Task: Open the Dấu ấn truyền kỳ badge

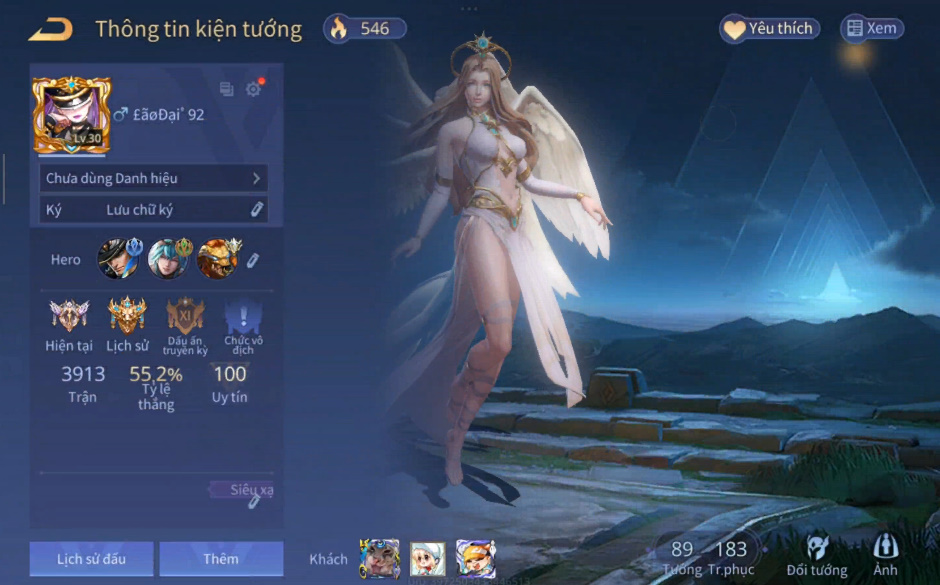Action: pos(185,316)
